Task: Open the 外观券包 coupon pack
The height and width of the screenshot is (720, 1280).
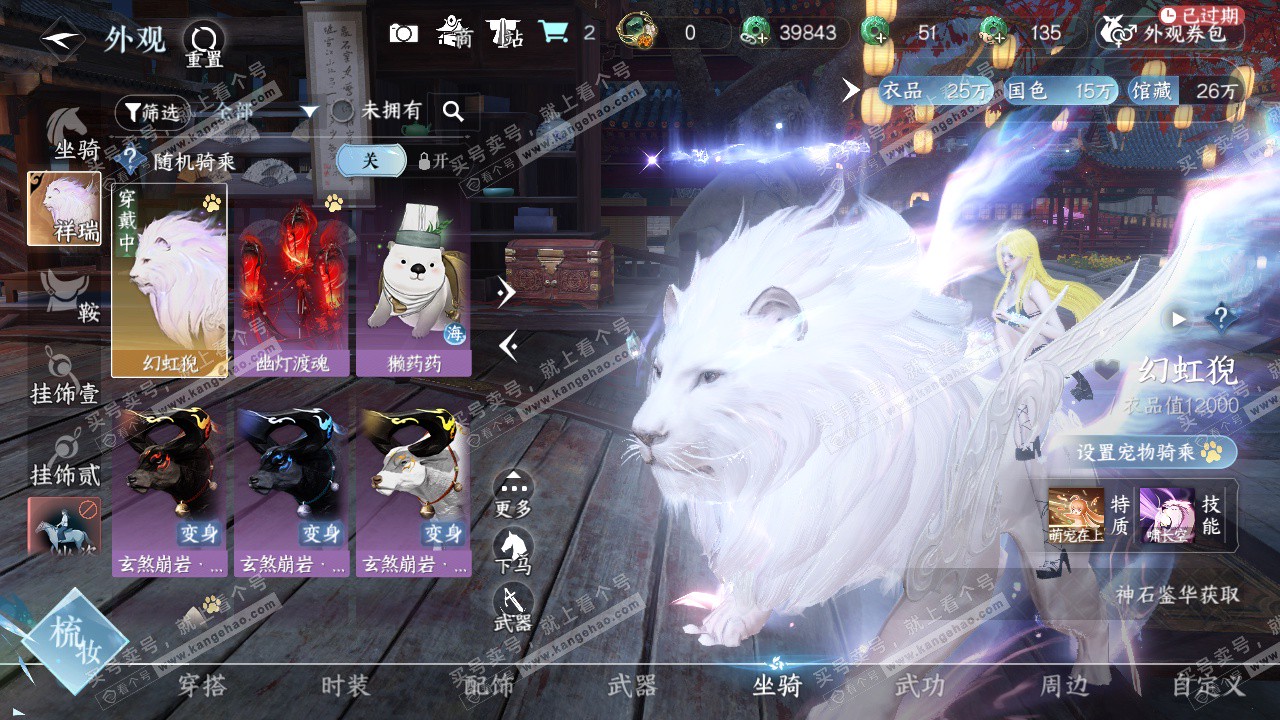Action: pos(1170,33)
